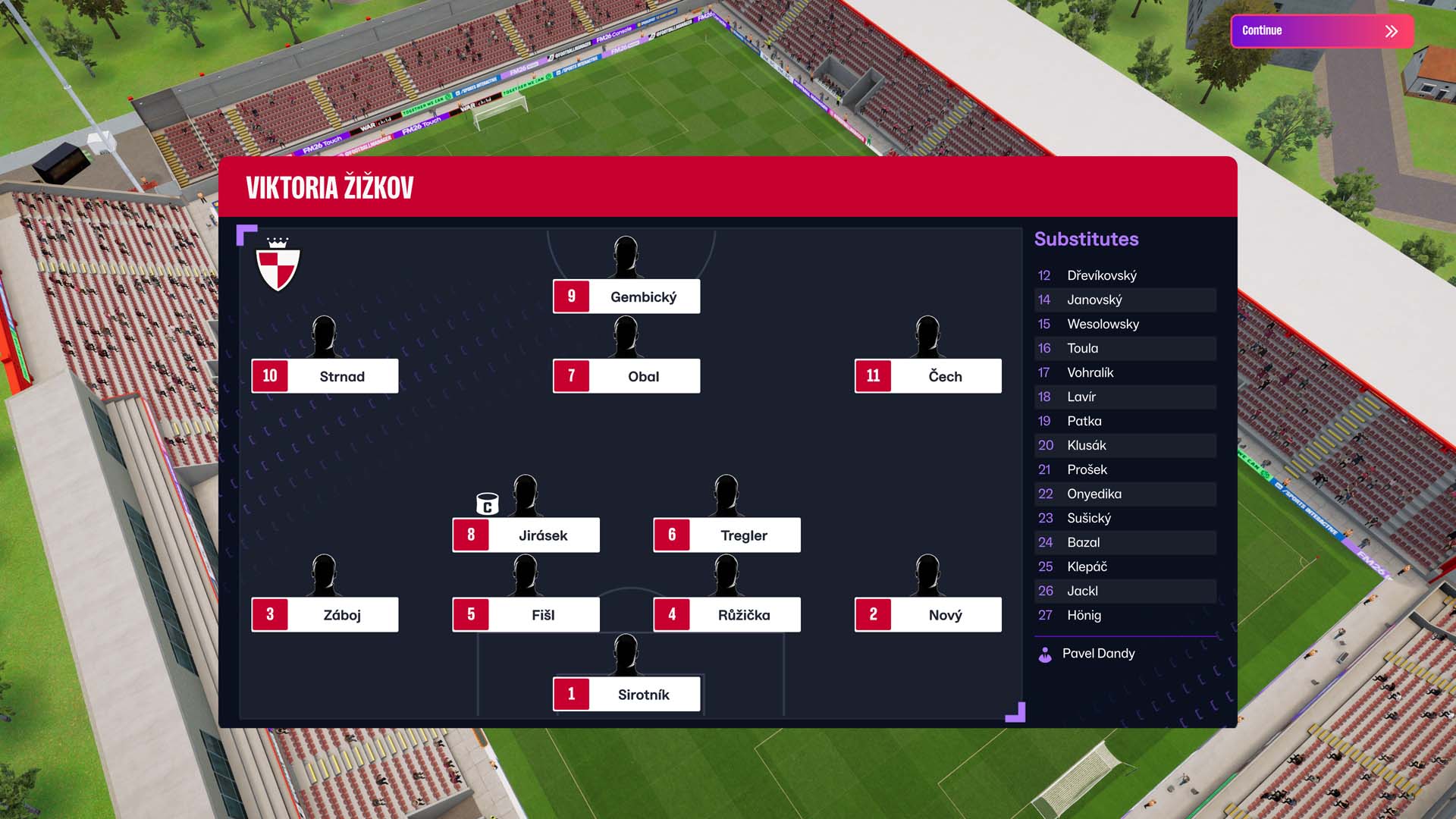Image resolution: width=1456 pixels, height=819 pixels.
Task: Select left-back Záboj's card
Action: 325,614
